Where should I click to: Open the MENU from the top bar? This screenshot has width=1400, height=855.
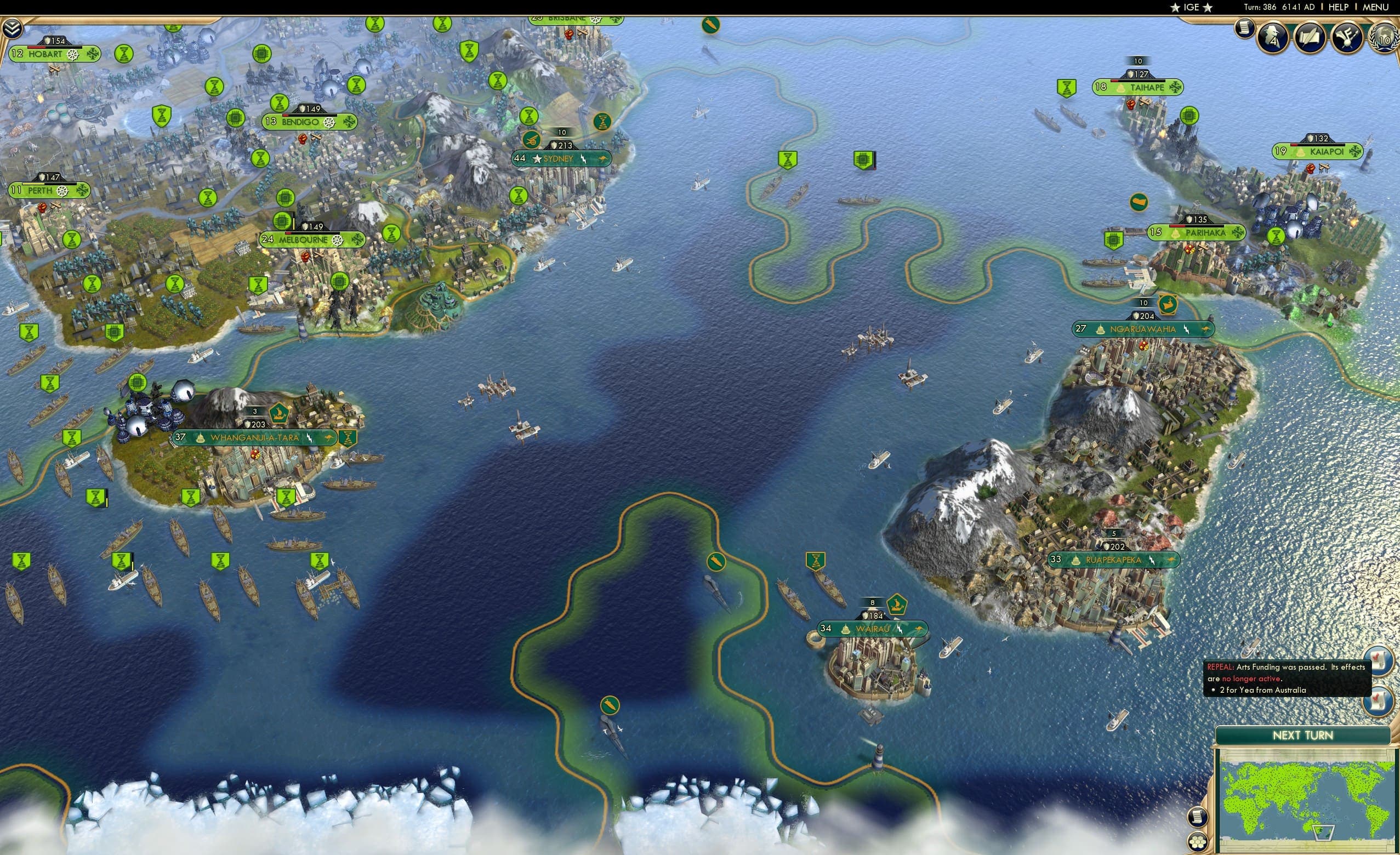(1376, 7)
